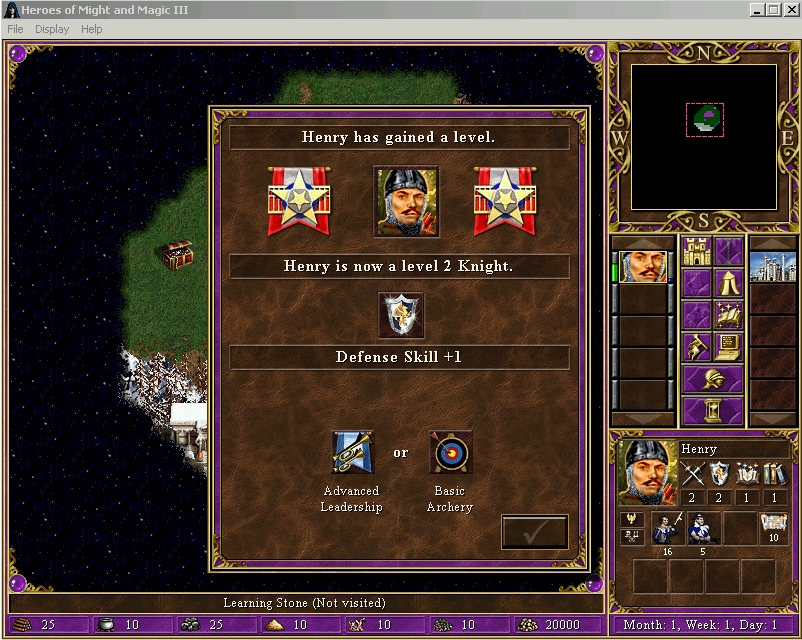Click the Defense Skill shield icon
This screenshot has width=802, height=640.
pos(400,315)
